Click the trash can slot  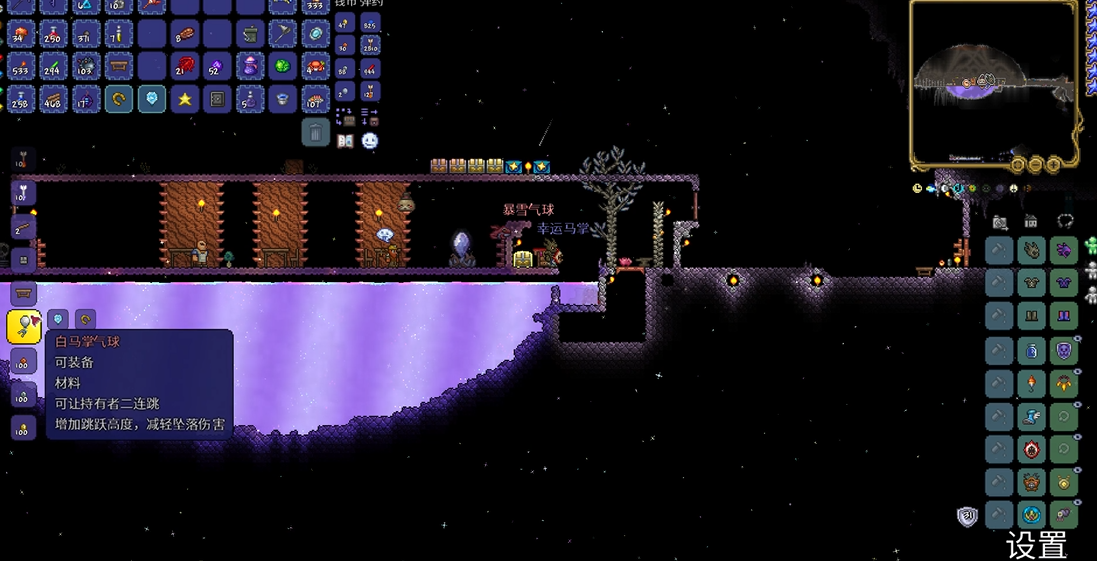coord(315,132)
